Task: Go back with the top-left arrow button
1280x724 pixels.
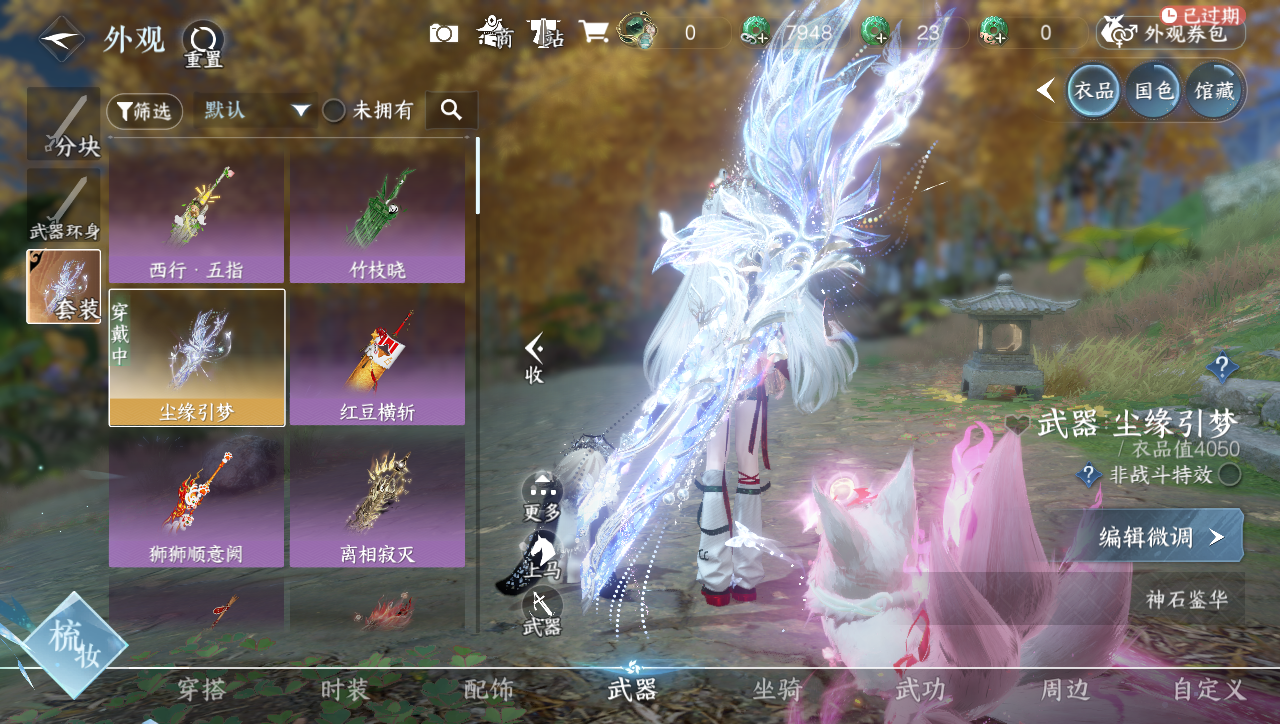Action: [x=62, y=40]
